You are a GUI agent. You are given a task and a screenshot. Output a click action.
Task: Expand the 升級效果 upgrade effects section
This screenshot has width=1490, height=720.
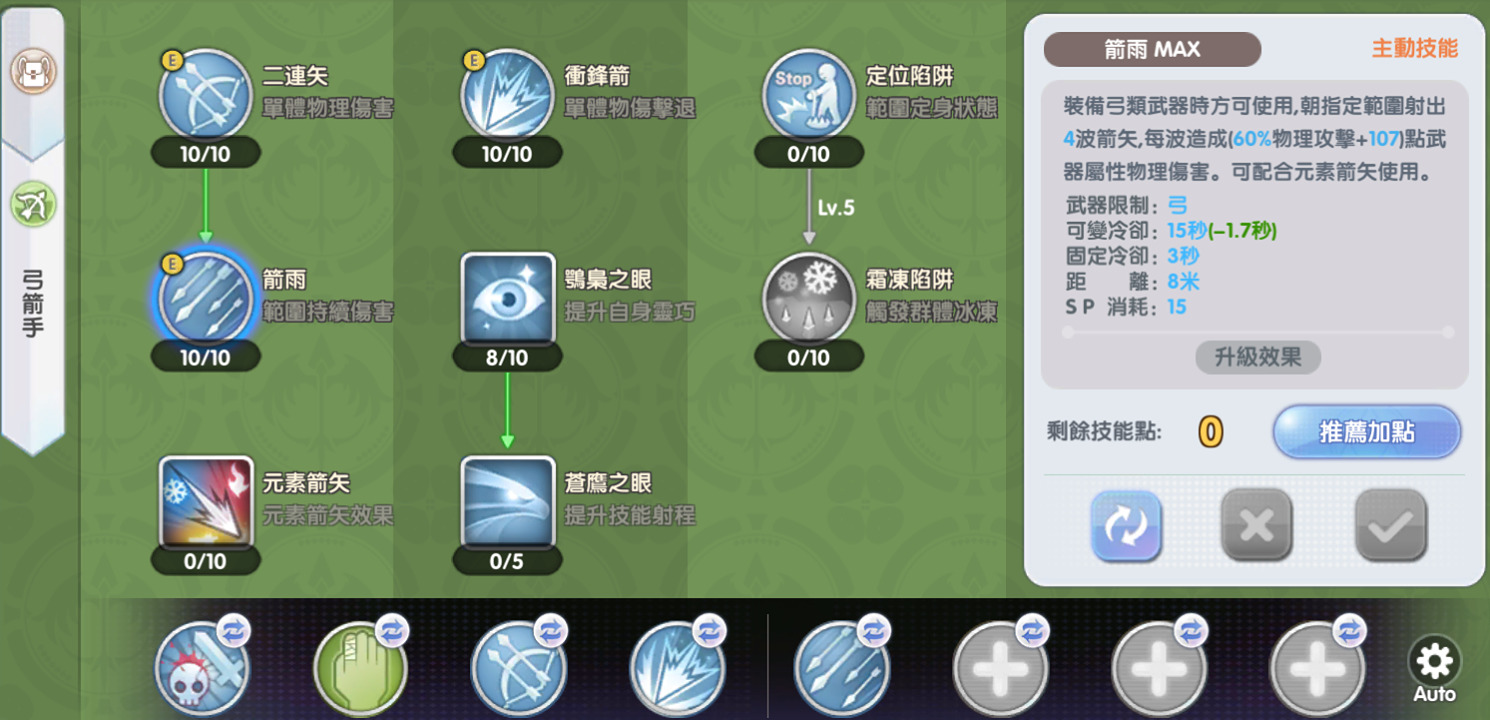click(1257, 358)
